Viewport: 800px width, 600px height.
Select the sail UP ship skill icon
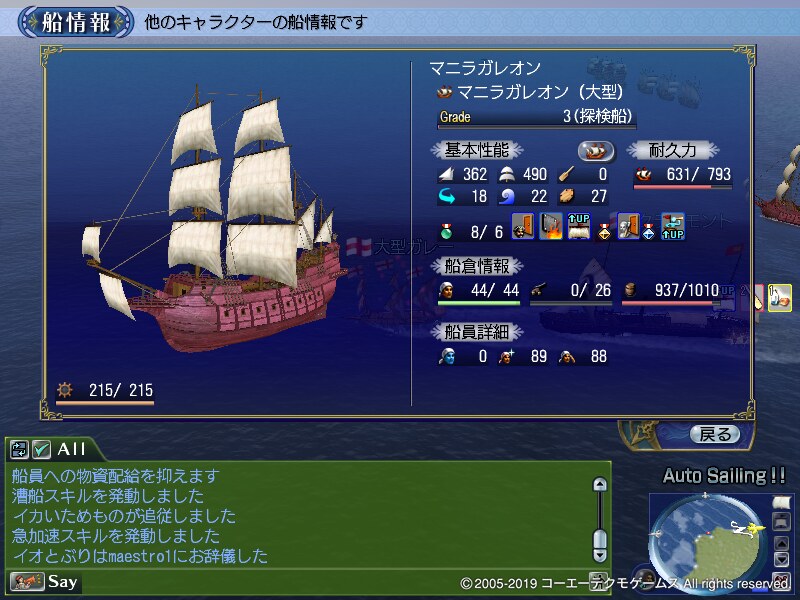coord(578,226)
